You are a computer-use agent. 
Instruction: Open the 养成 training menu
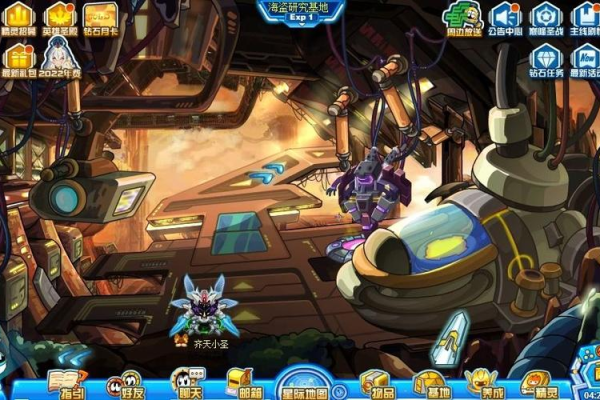[x=485, y=384]
